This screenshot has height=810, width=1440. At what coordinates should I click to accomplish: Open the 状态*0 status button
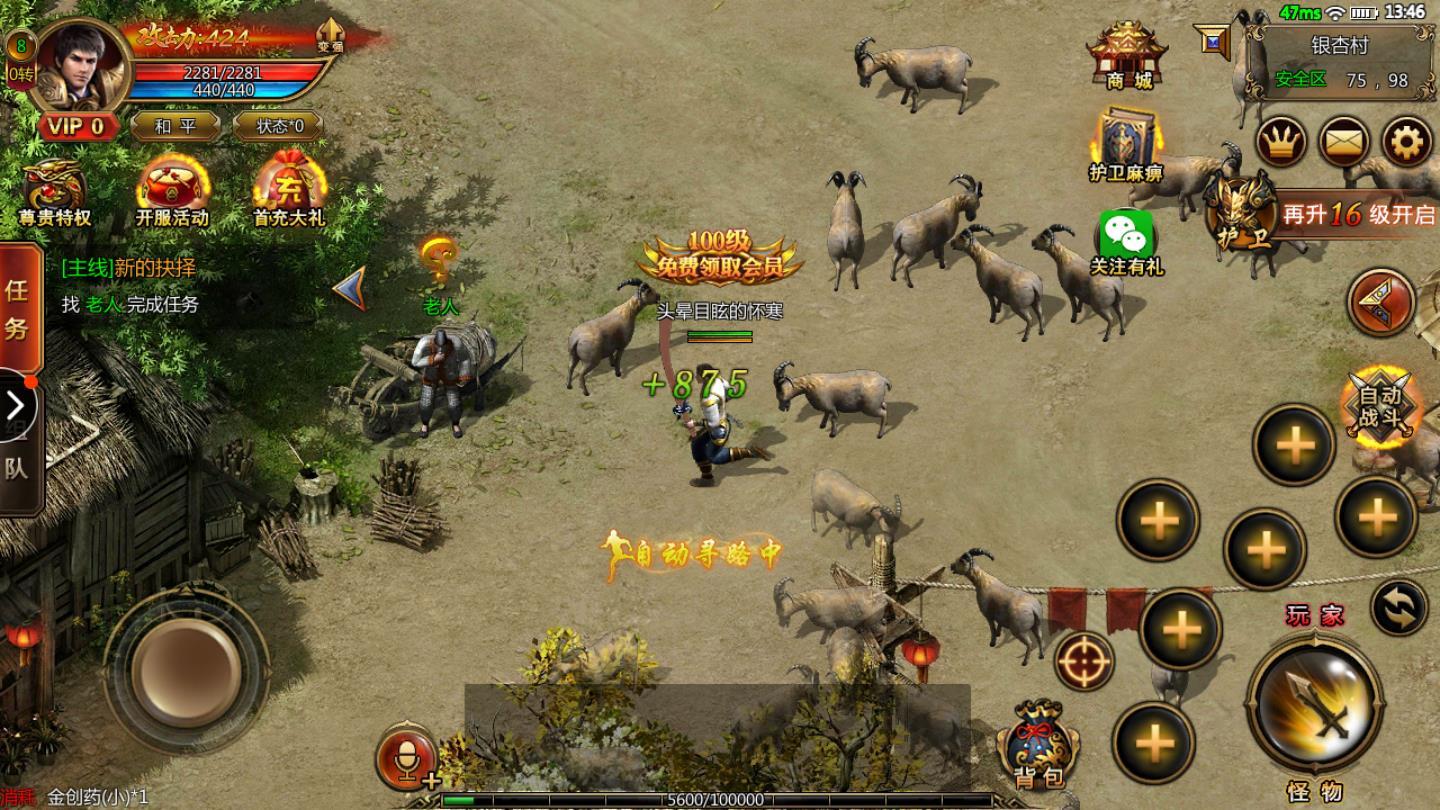click(278, 126)
